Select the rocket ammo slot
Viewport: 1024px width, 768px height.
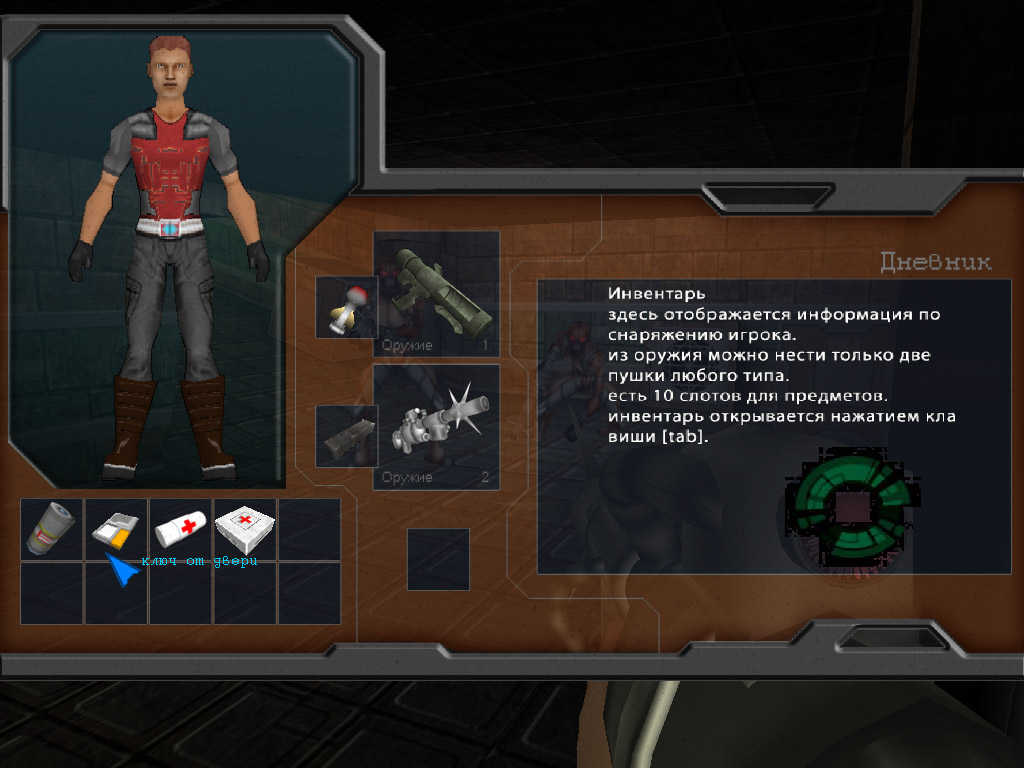346,307
